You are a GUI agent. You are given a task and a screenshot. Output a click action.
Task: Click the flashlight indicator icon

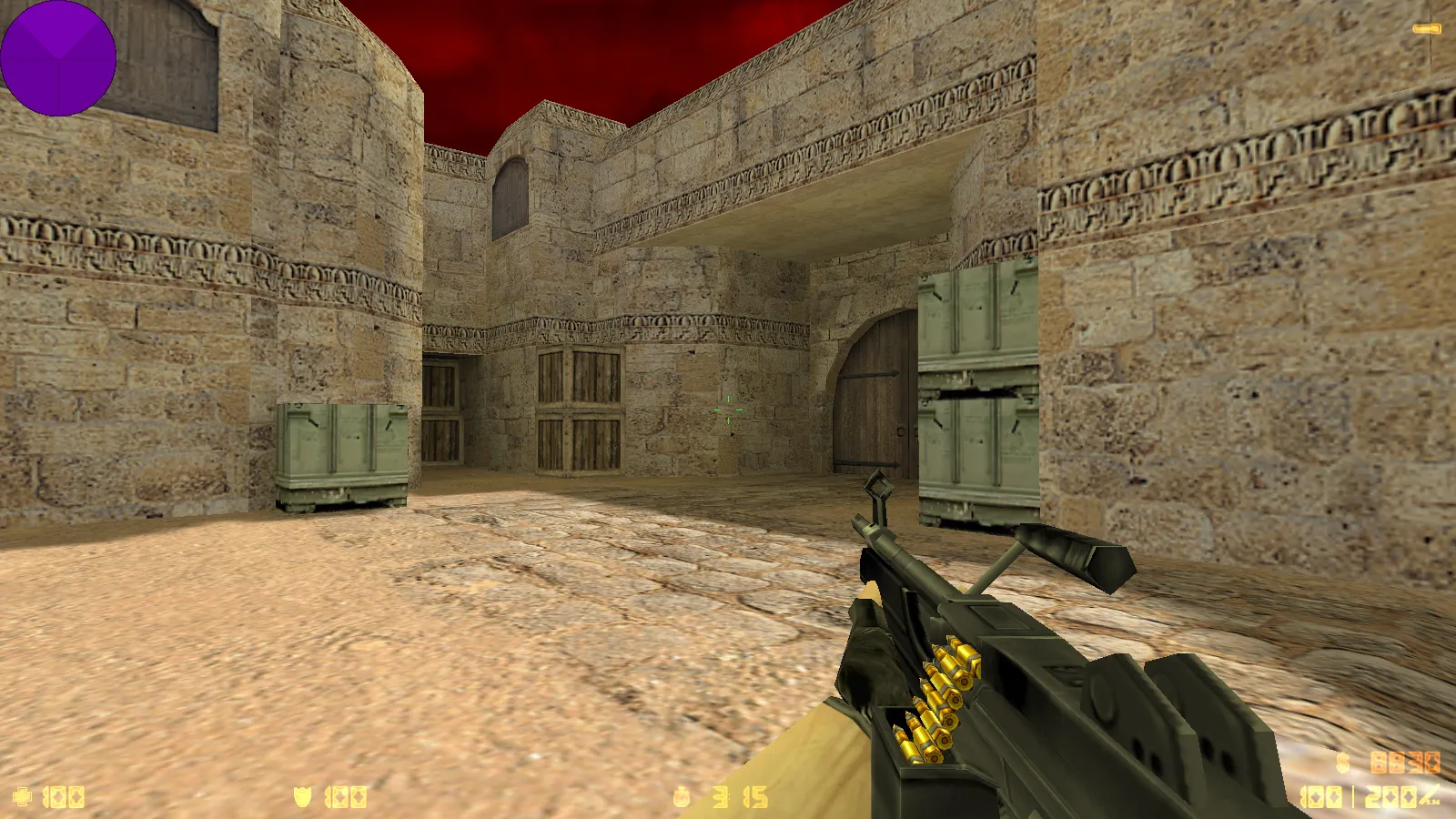tap(1426, 29)
